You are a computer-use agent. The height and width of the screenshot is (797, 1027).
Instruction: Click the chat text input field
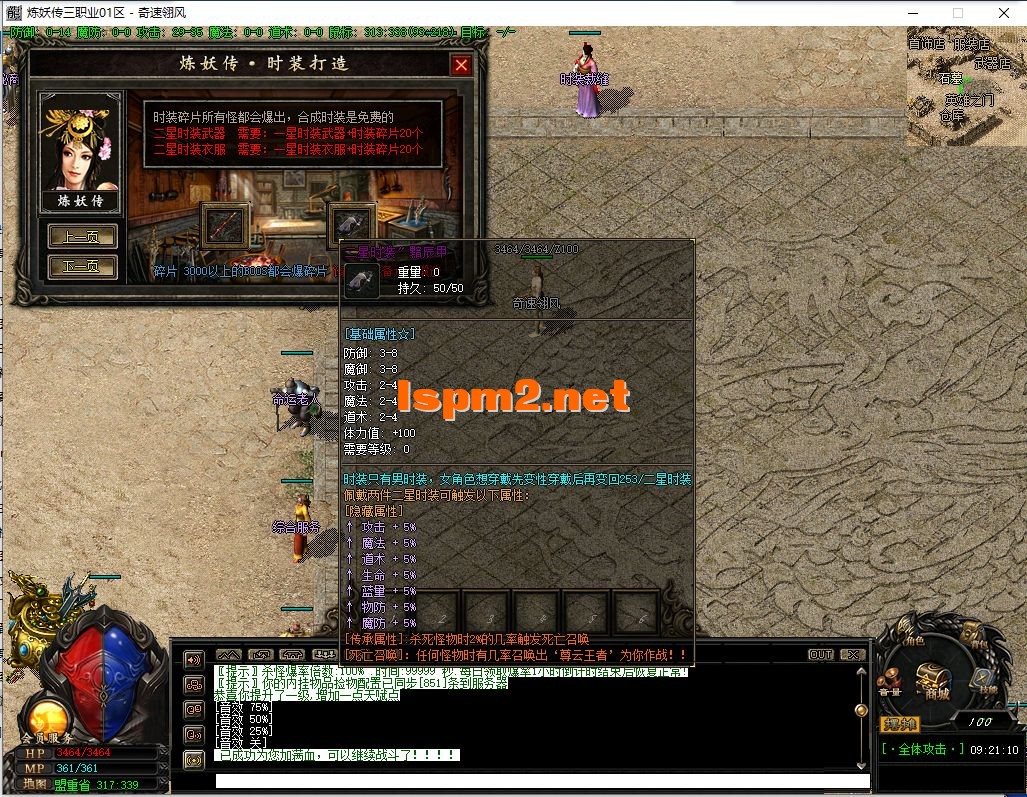540,781
